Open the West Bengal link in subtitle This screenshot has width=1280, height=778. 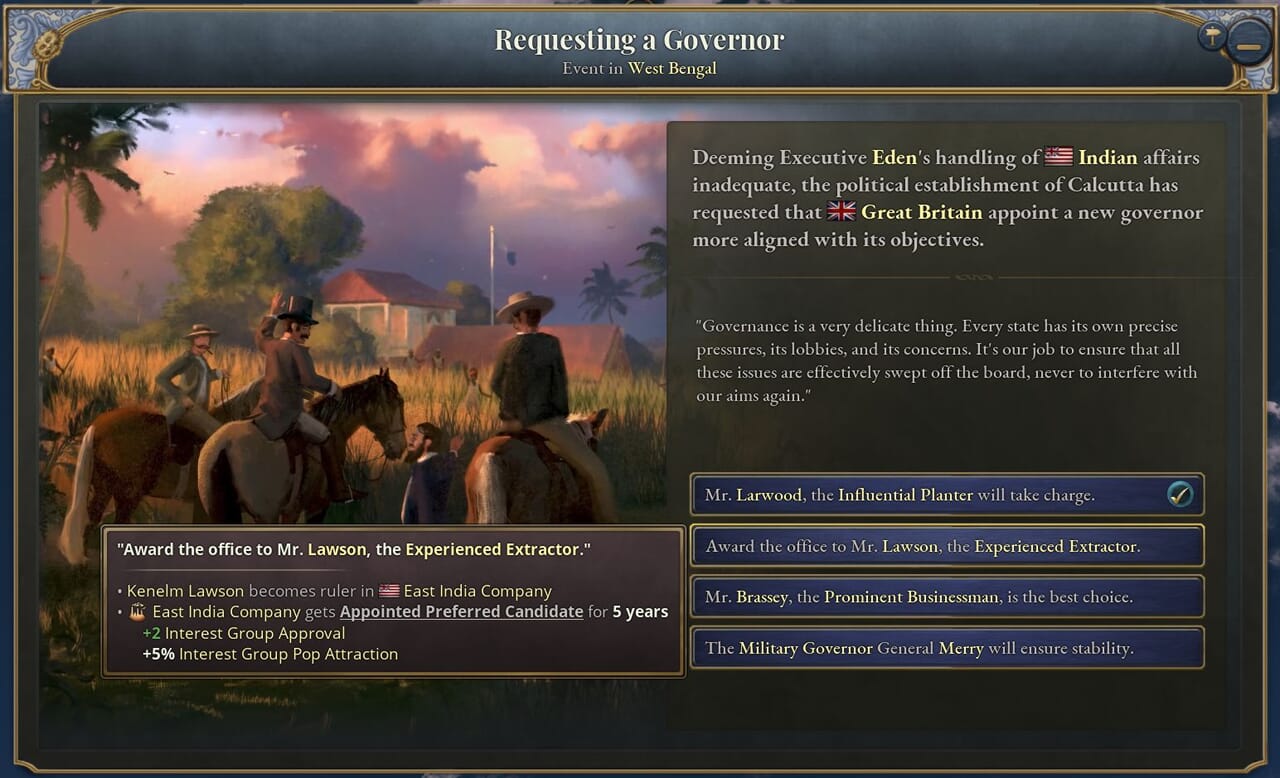[x=672, y=69]
